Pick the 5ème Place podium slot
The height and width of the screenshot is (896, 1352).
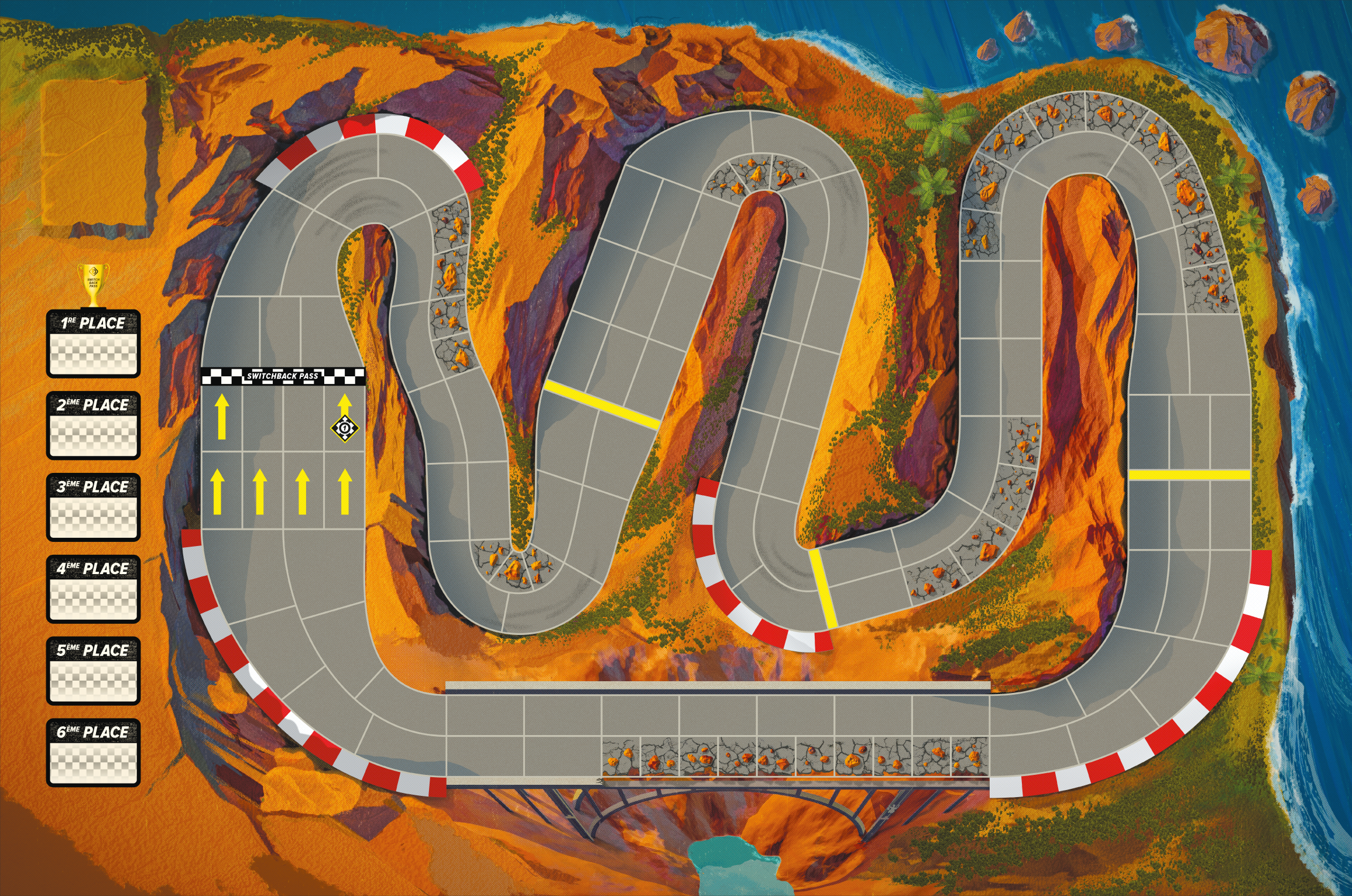[93, 671]
